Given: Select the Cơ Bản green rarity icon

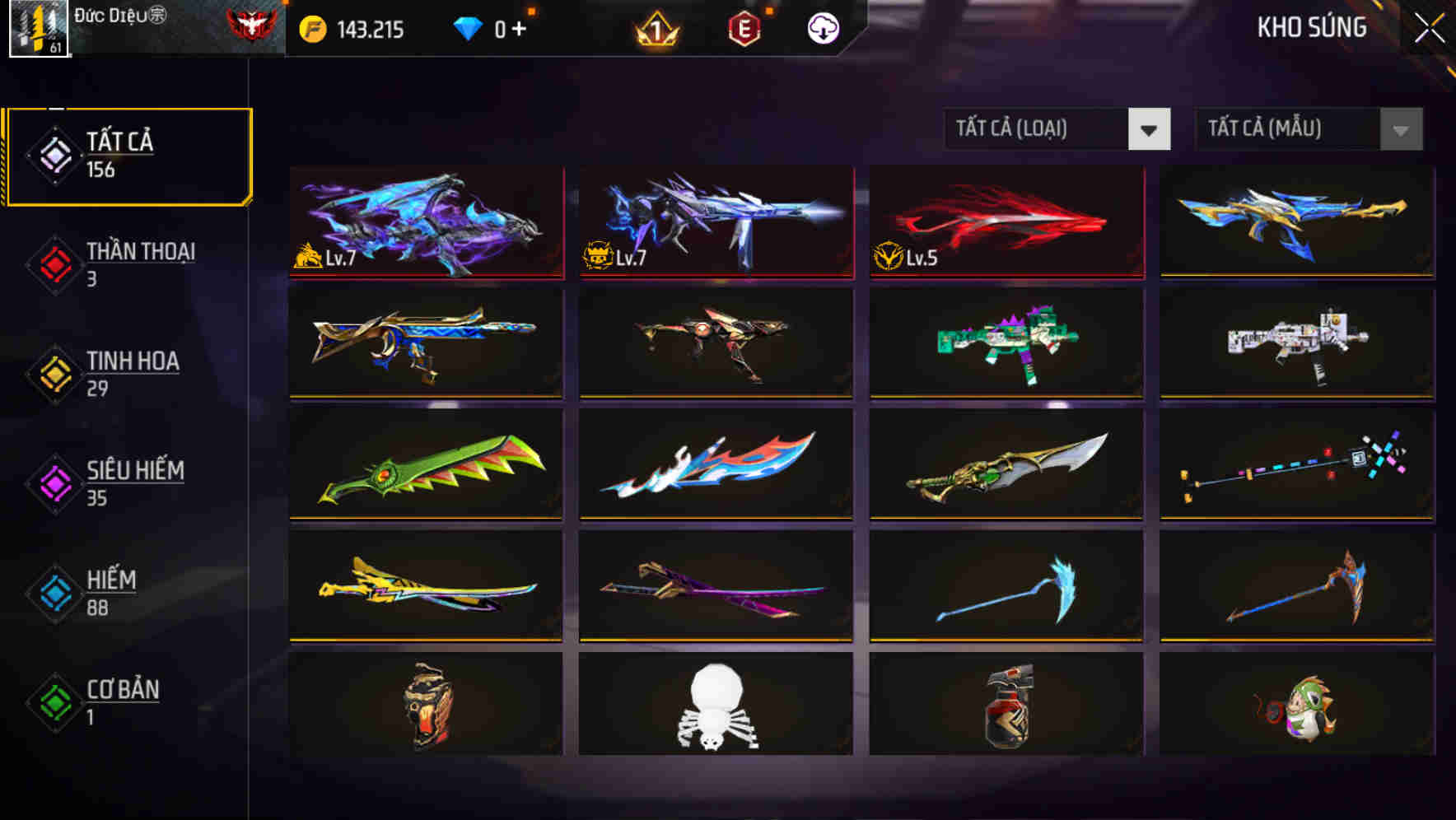Looking at the screenshot, I should (53, 704).
